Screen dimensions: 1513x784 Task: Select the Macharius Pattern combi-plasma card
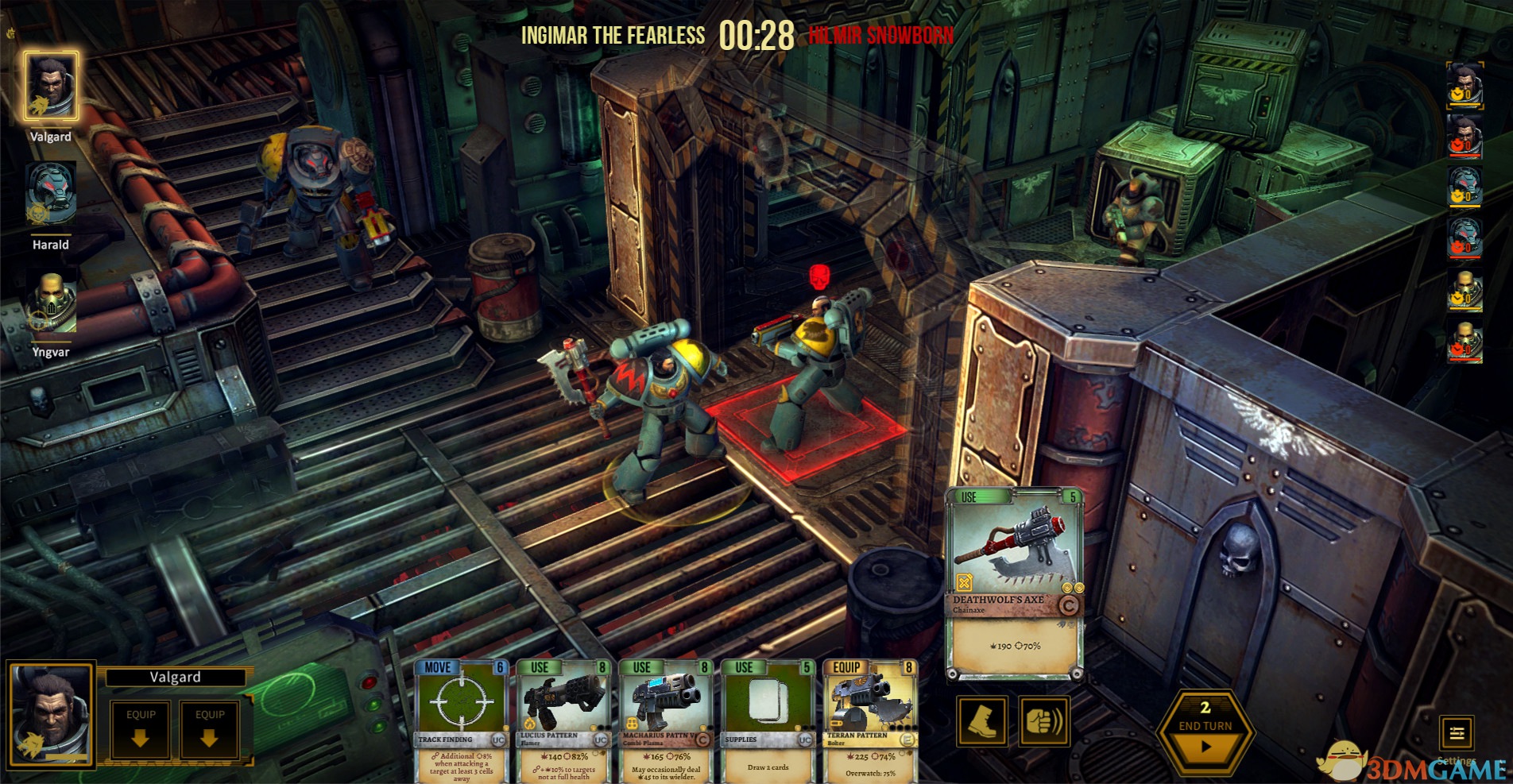coord(665,720)
